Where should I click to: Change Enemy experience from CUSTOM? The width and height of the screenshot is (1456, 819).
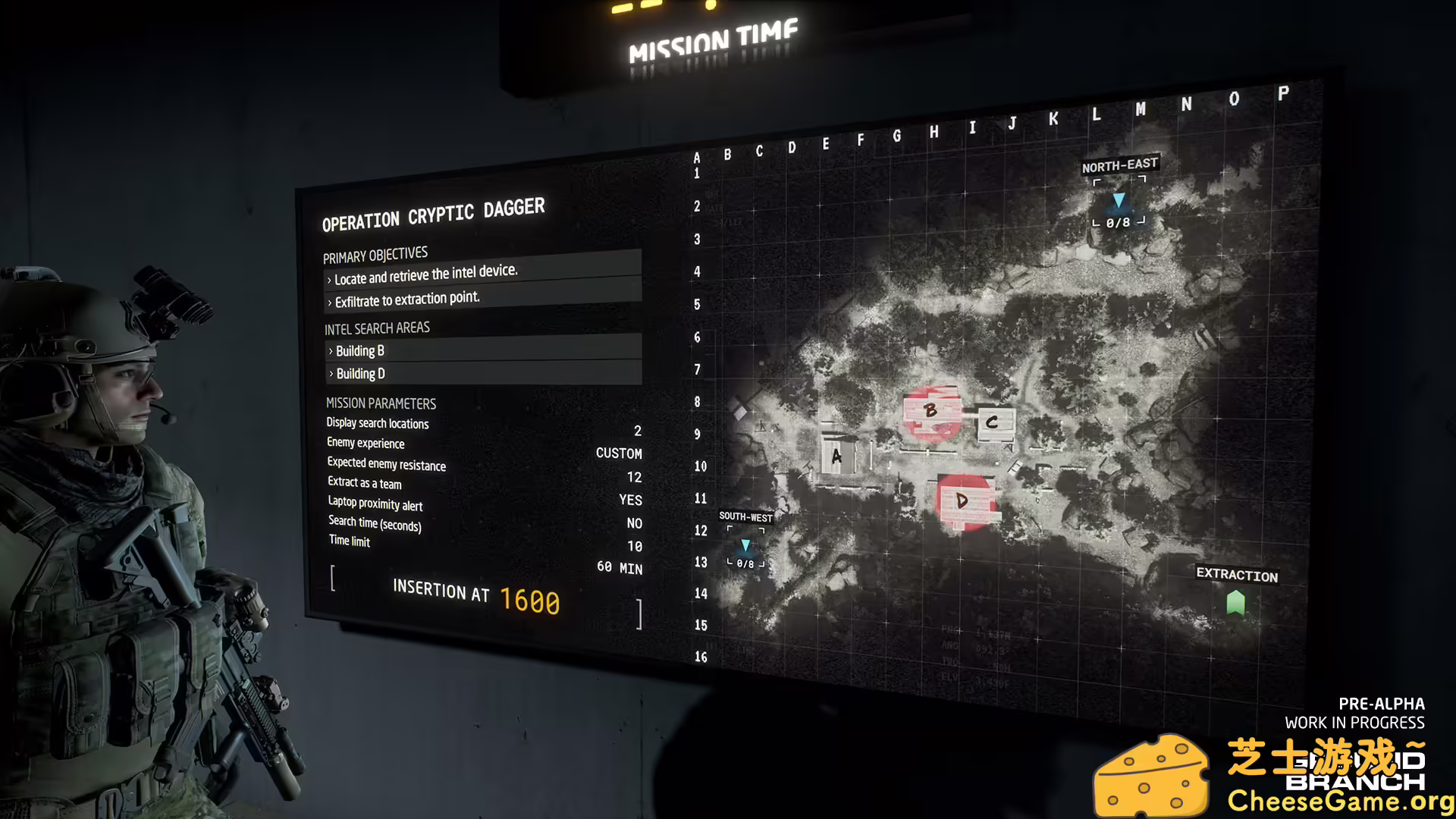(620, 453)
